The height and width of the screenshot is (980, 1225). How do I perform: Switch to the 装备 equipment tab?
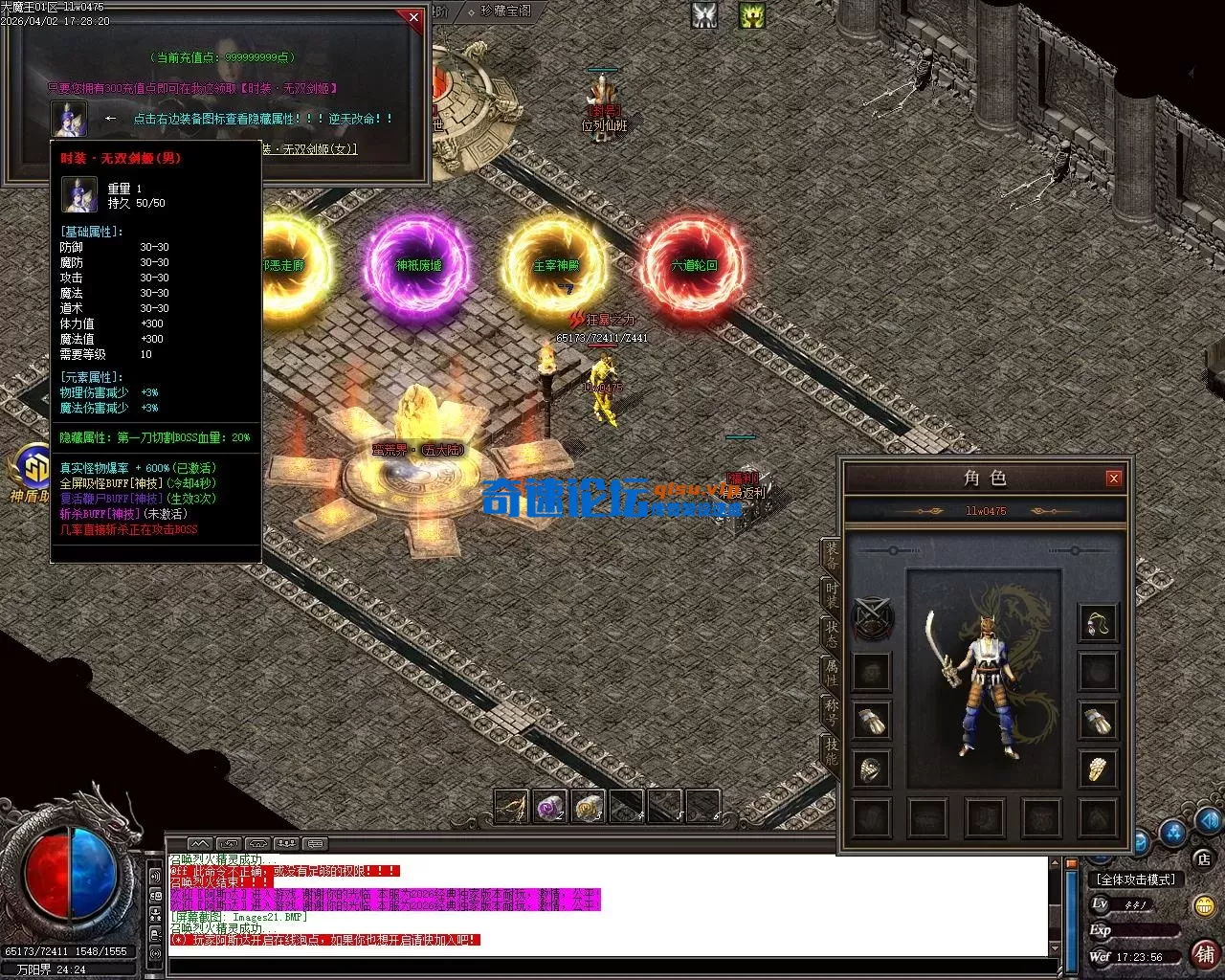[x=832, y=553]
